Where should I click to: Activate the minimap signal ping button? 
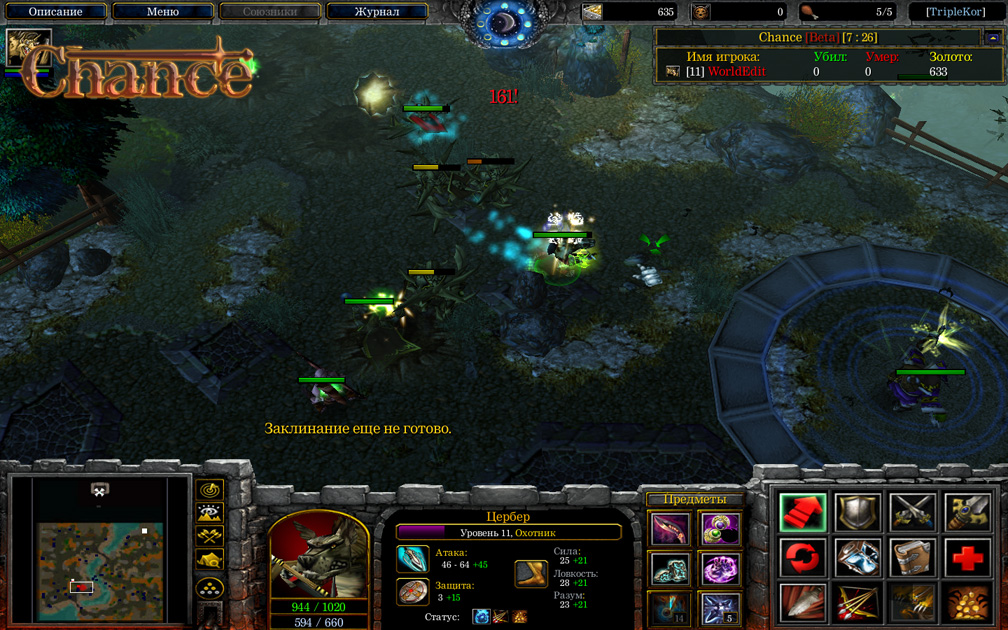209,489
